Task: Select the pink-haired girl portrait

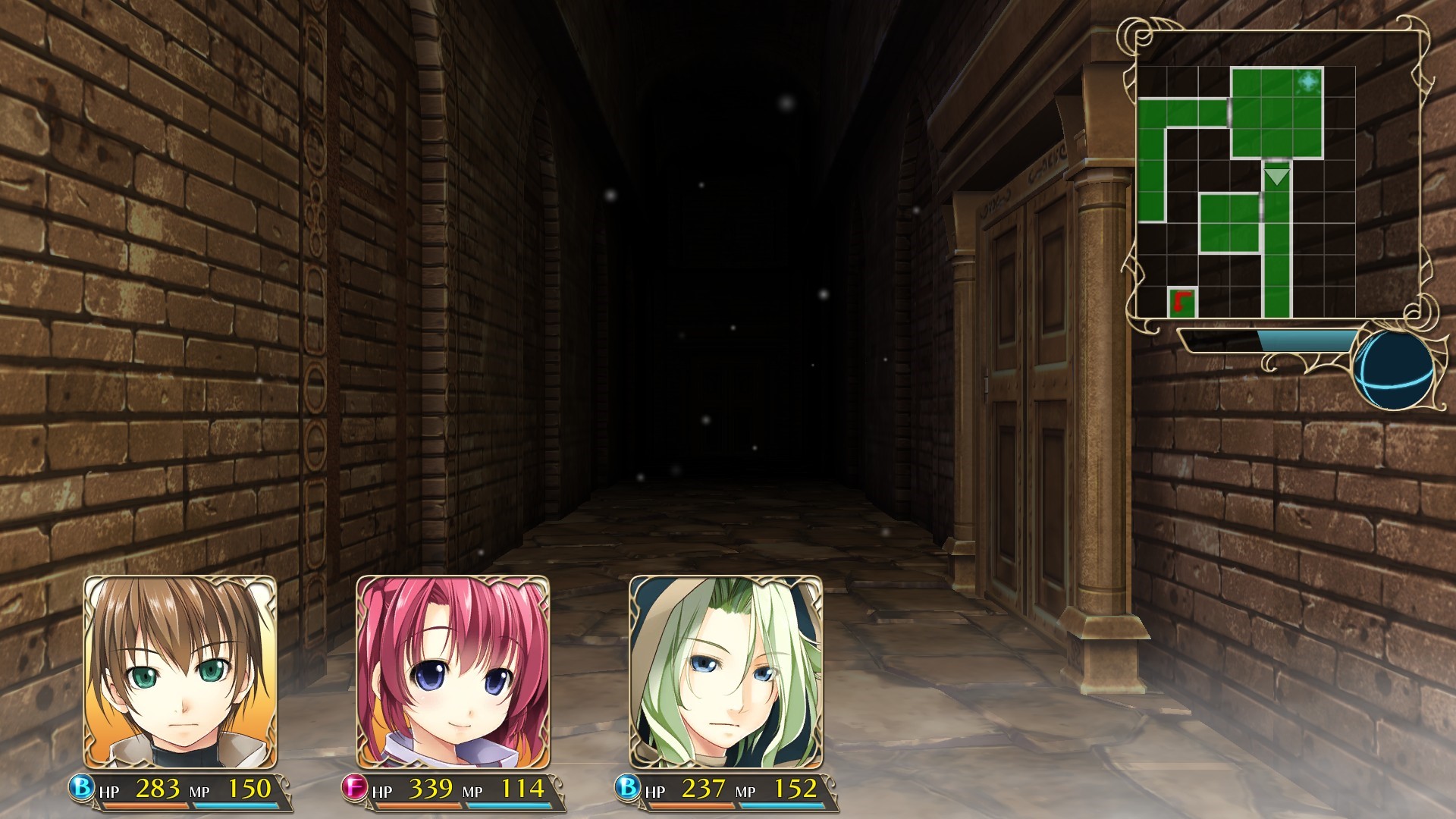Action: click(453, 672)
